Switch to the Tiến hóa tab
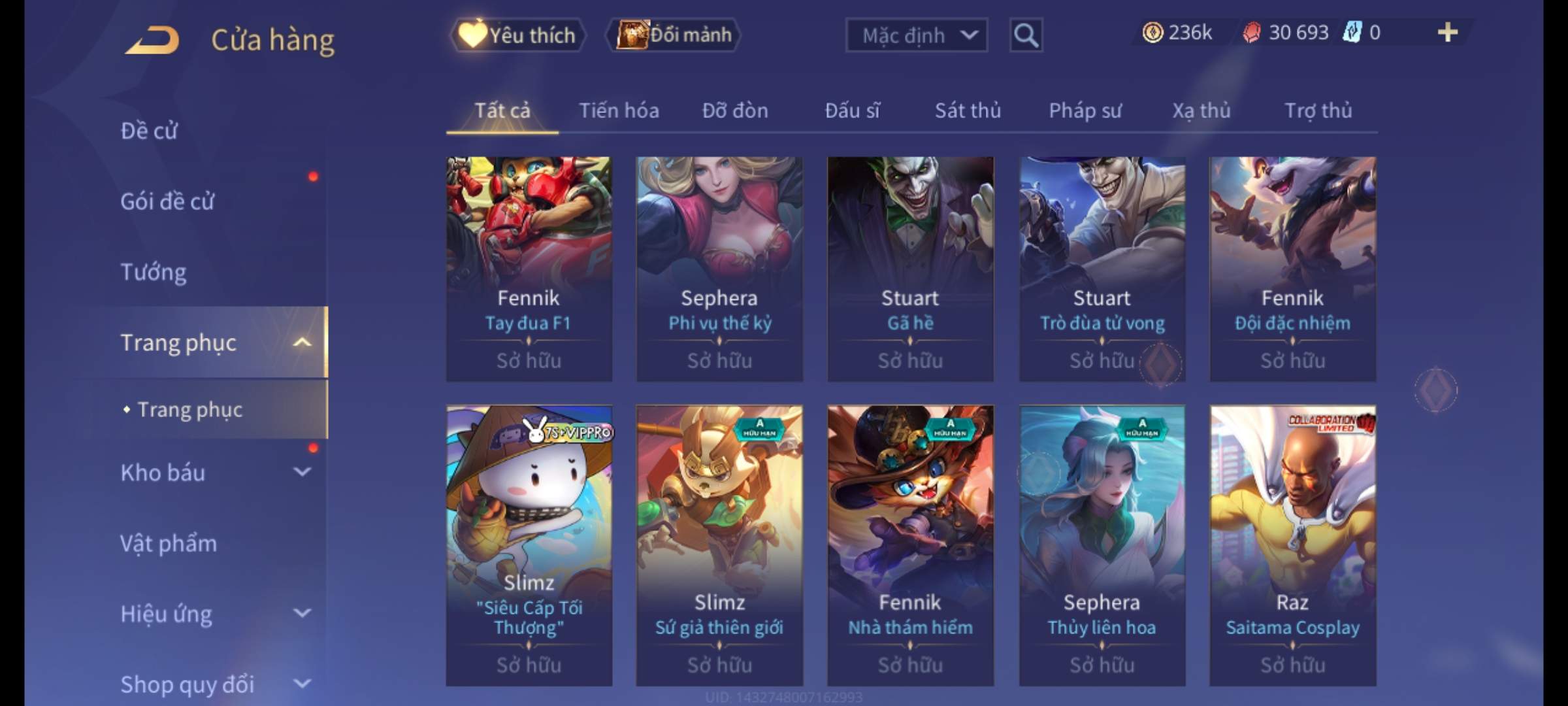 click(619, 110)
